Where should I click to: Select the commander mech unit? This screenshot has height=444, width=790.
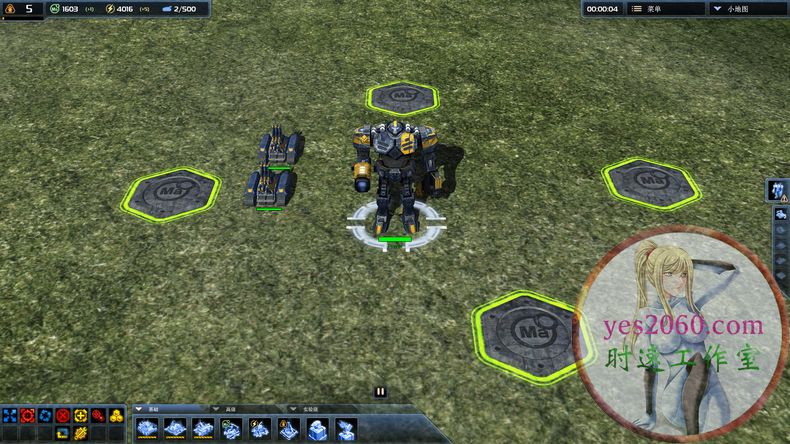tap(394, 175)
